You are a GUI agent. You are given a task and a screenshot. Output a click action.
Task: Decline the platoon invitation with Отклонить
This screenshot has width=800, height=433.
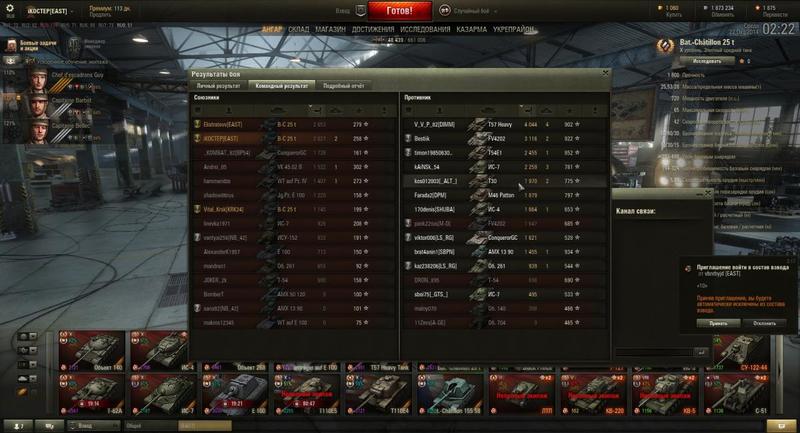(763, 324)
